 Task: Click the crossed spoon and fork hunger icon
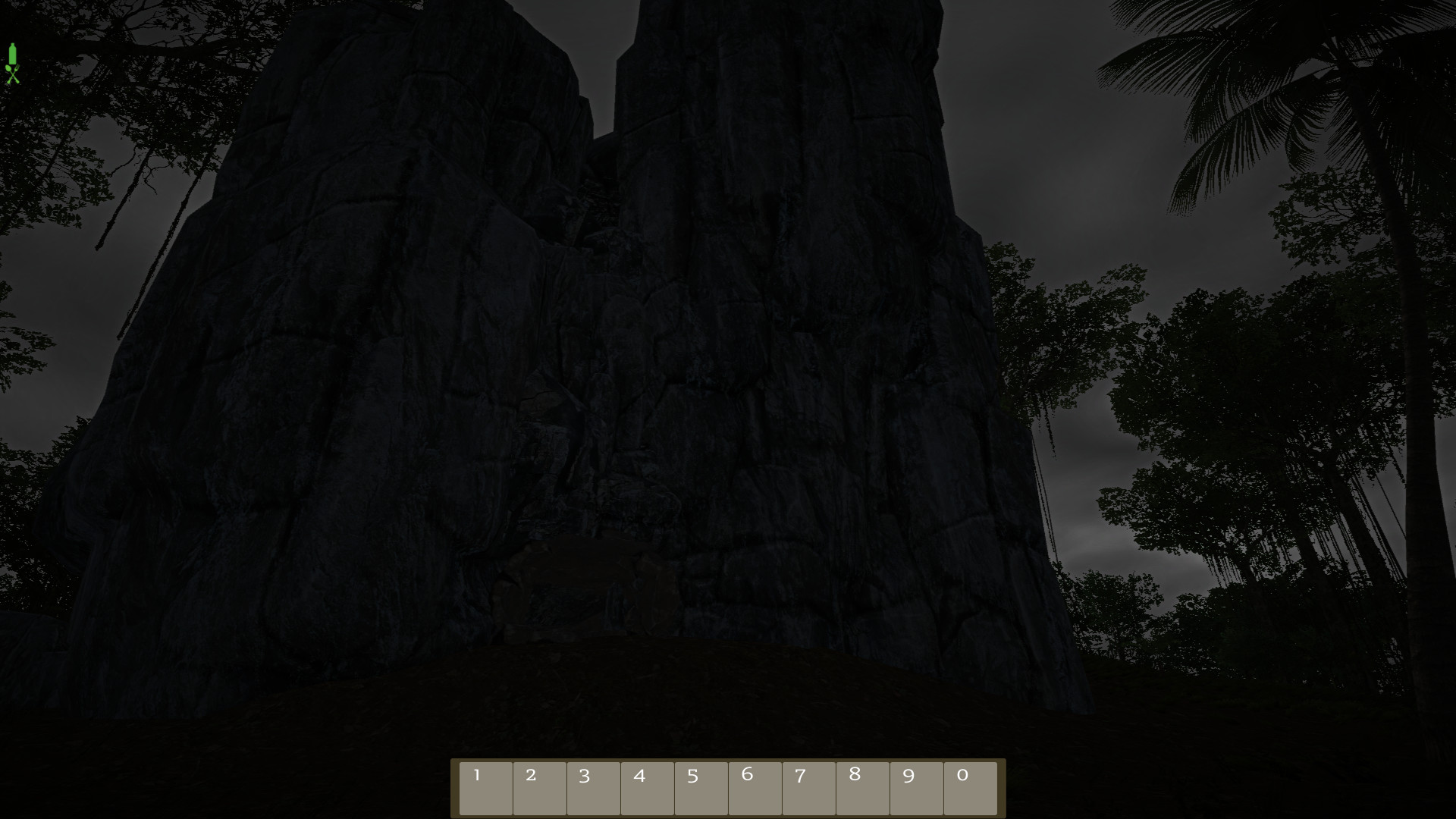[x=12, y=74]
